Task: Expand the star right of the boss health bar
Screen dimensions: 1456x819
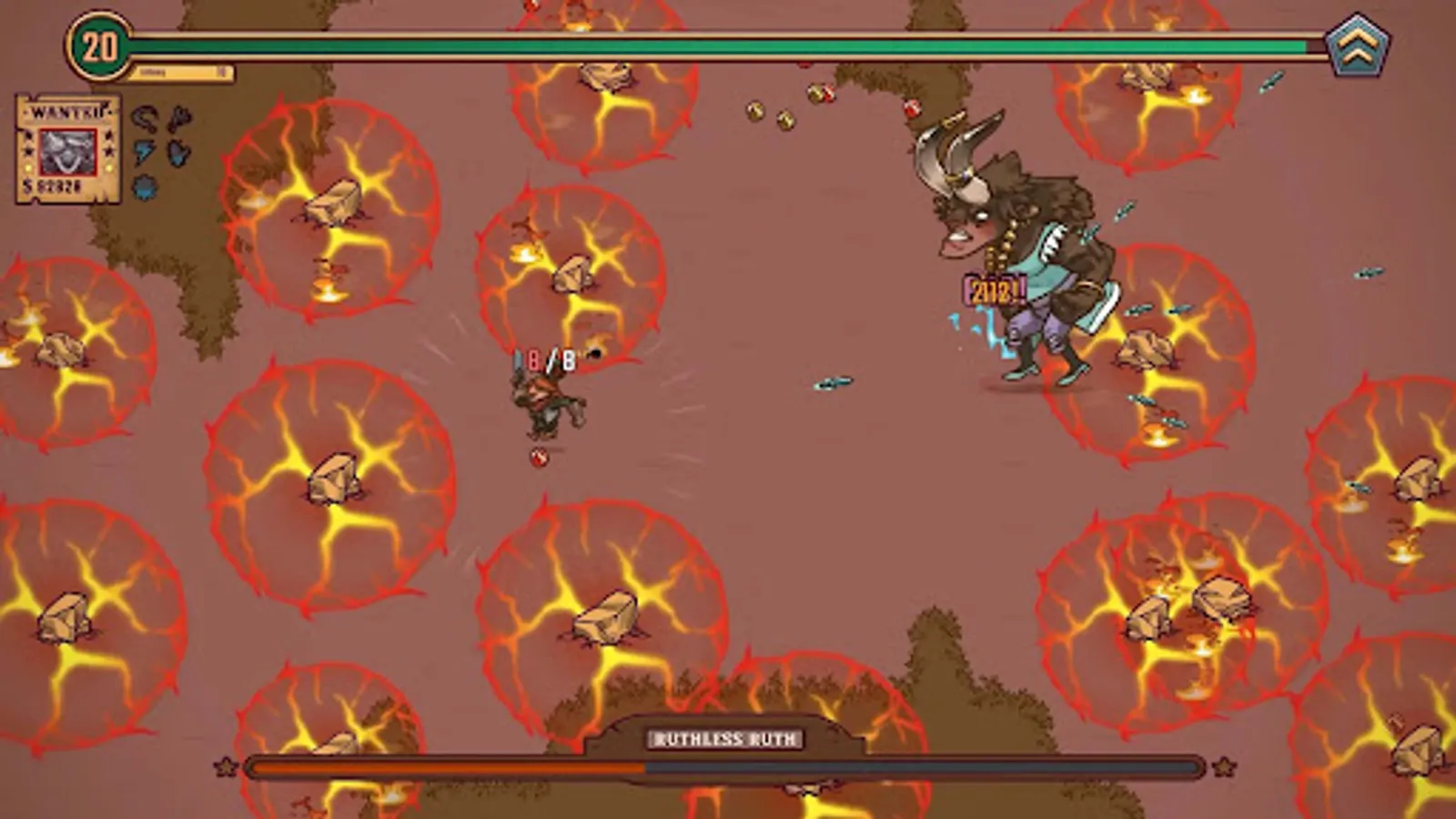Action: tap(1224, 767)
